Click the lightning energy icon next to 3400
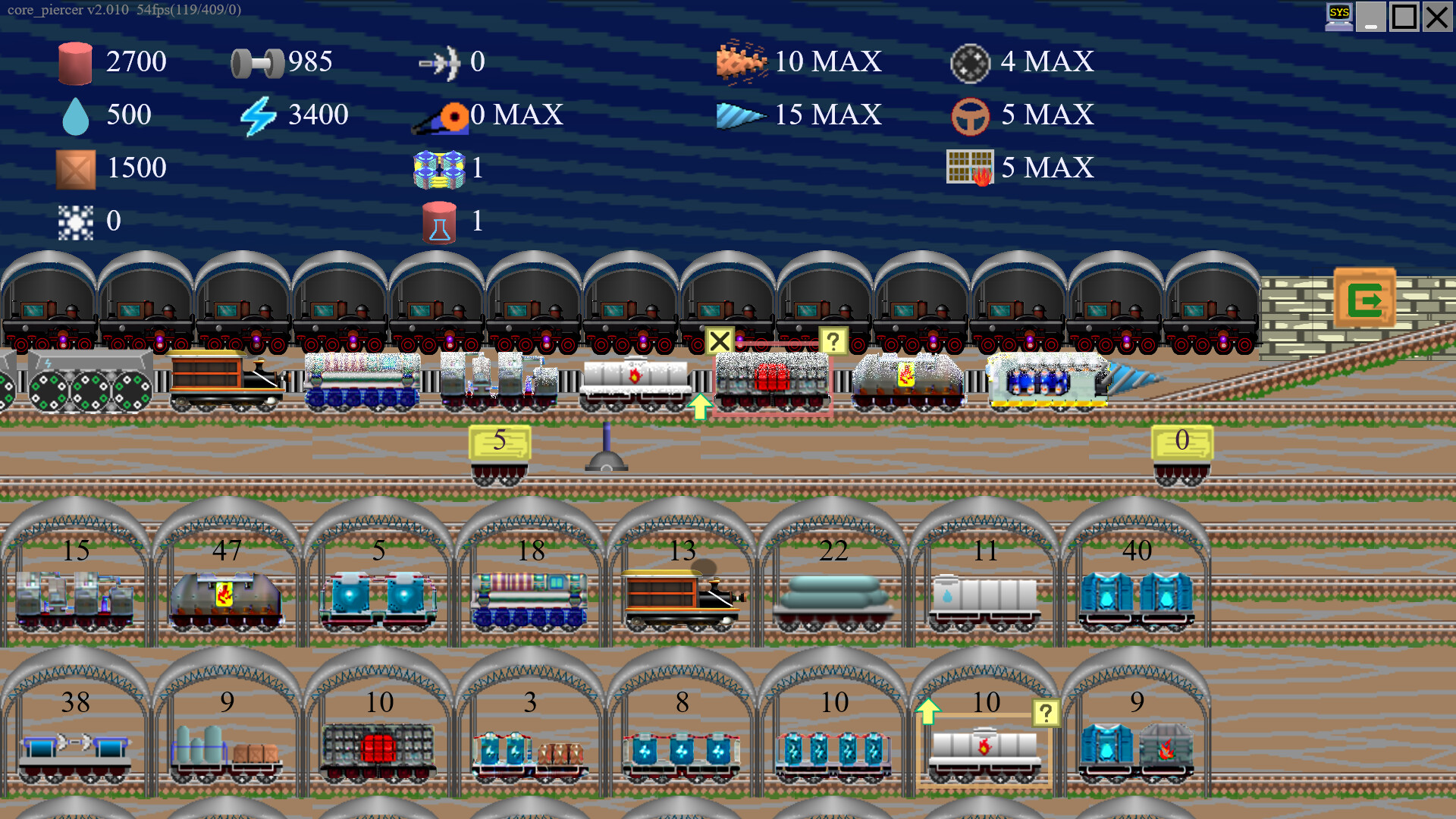 (258, 115)
